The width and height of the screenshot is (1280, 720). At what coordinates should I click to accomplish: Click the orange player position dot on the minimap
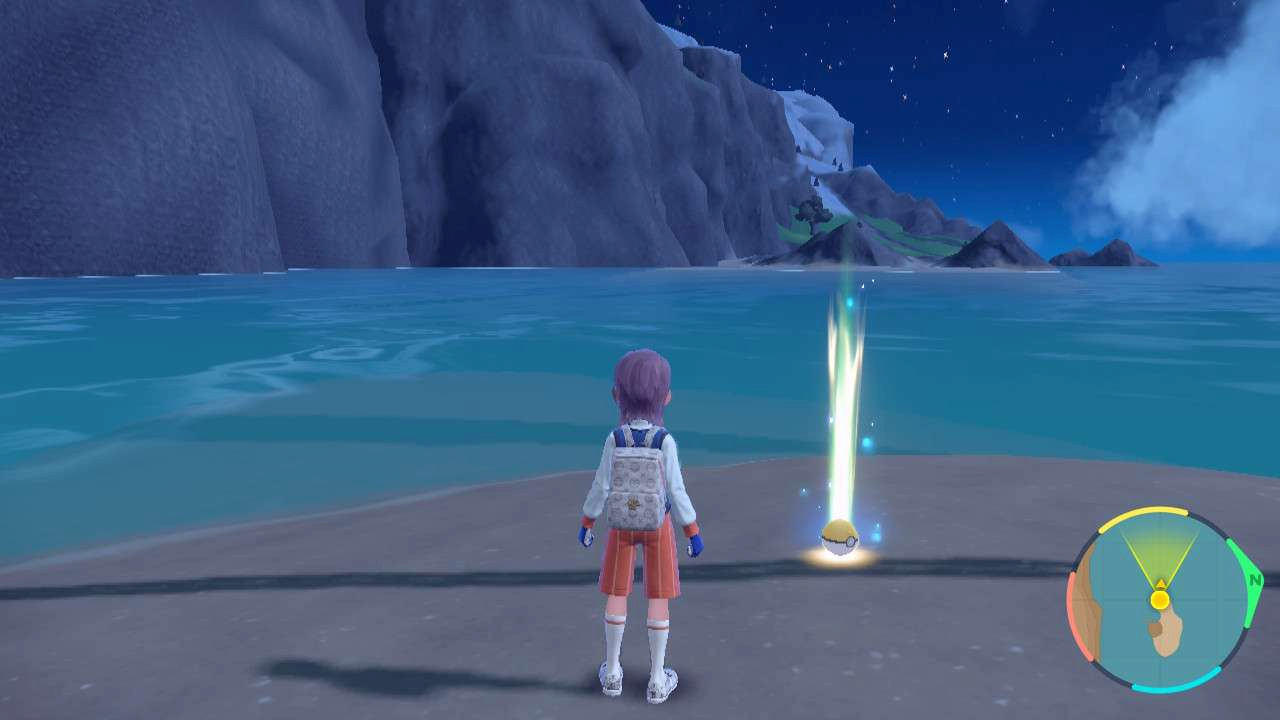[x=1160, y=600]
